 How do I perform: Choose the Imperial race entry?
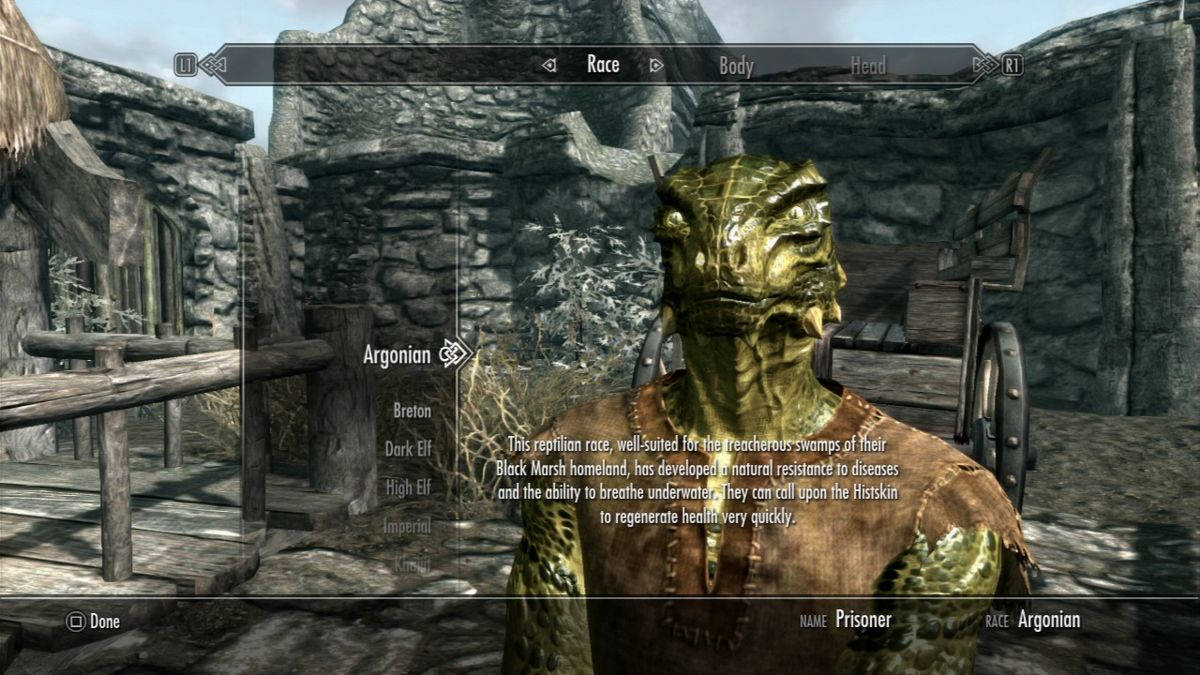408,526
